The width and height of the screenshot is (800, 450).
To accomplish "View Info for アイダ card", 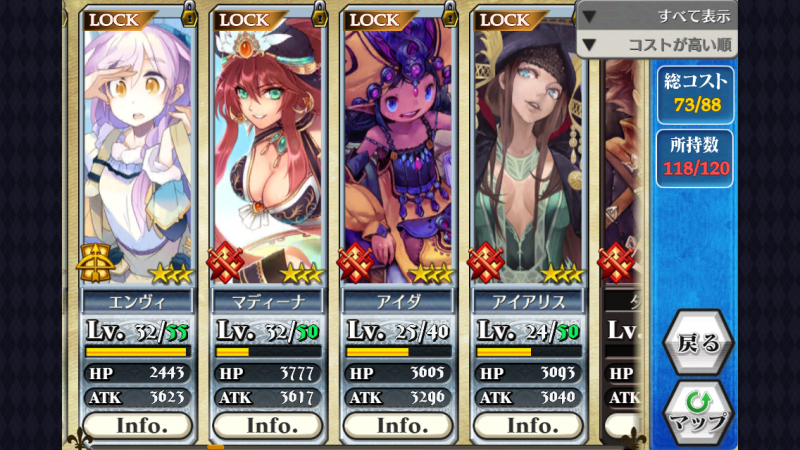I will pos(397,425).
